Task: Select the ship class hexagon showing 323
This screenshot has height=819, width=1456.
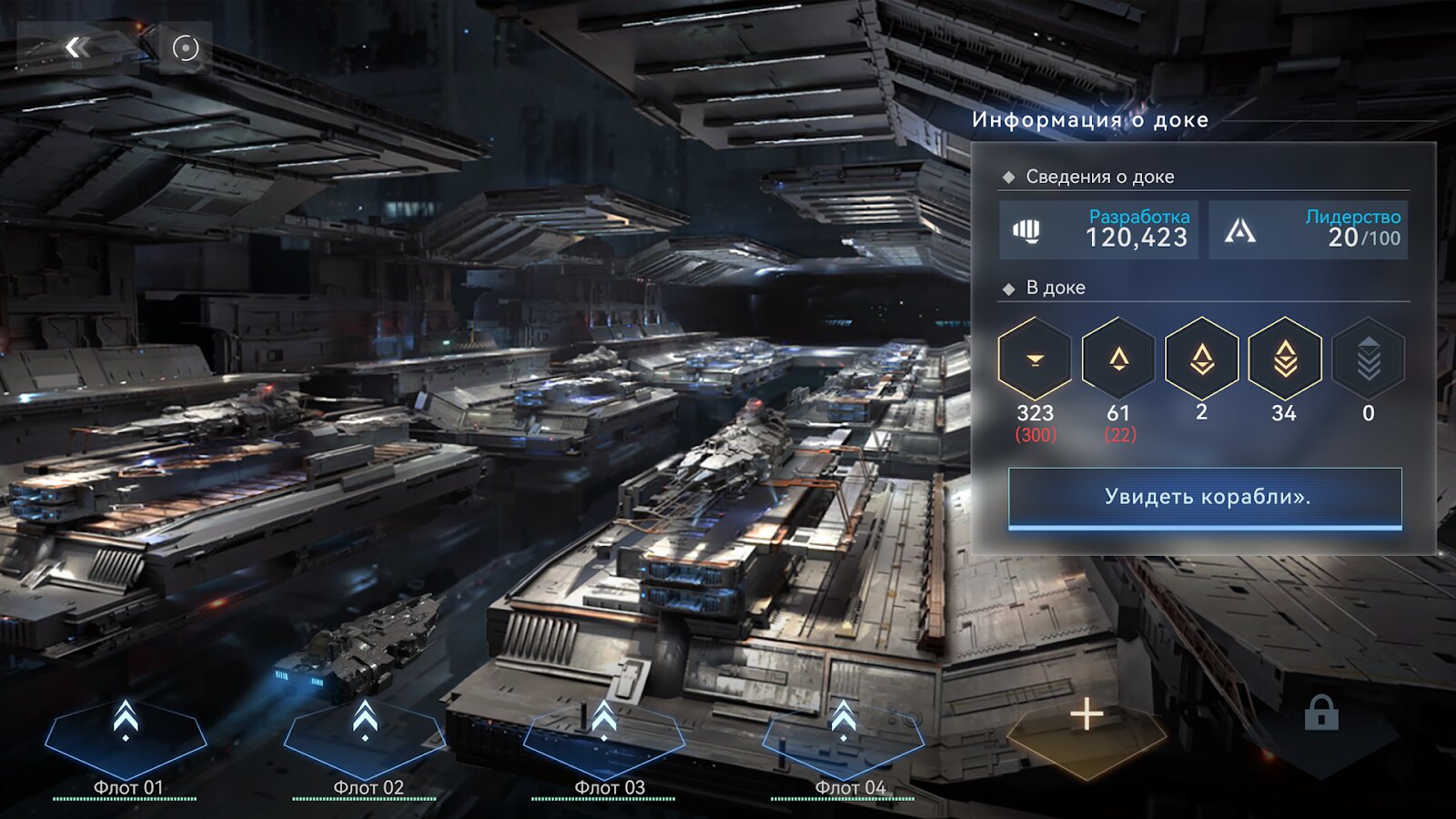Action: [1035, 359]
